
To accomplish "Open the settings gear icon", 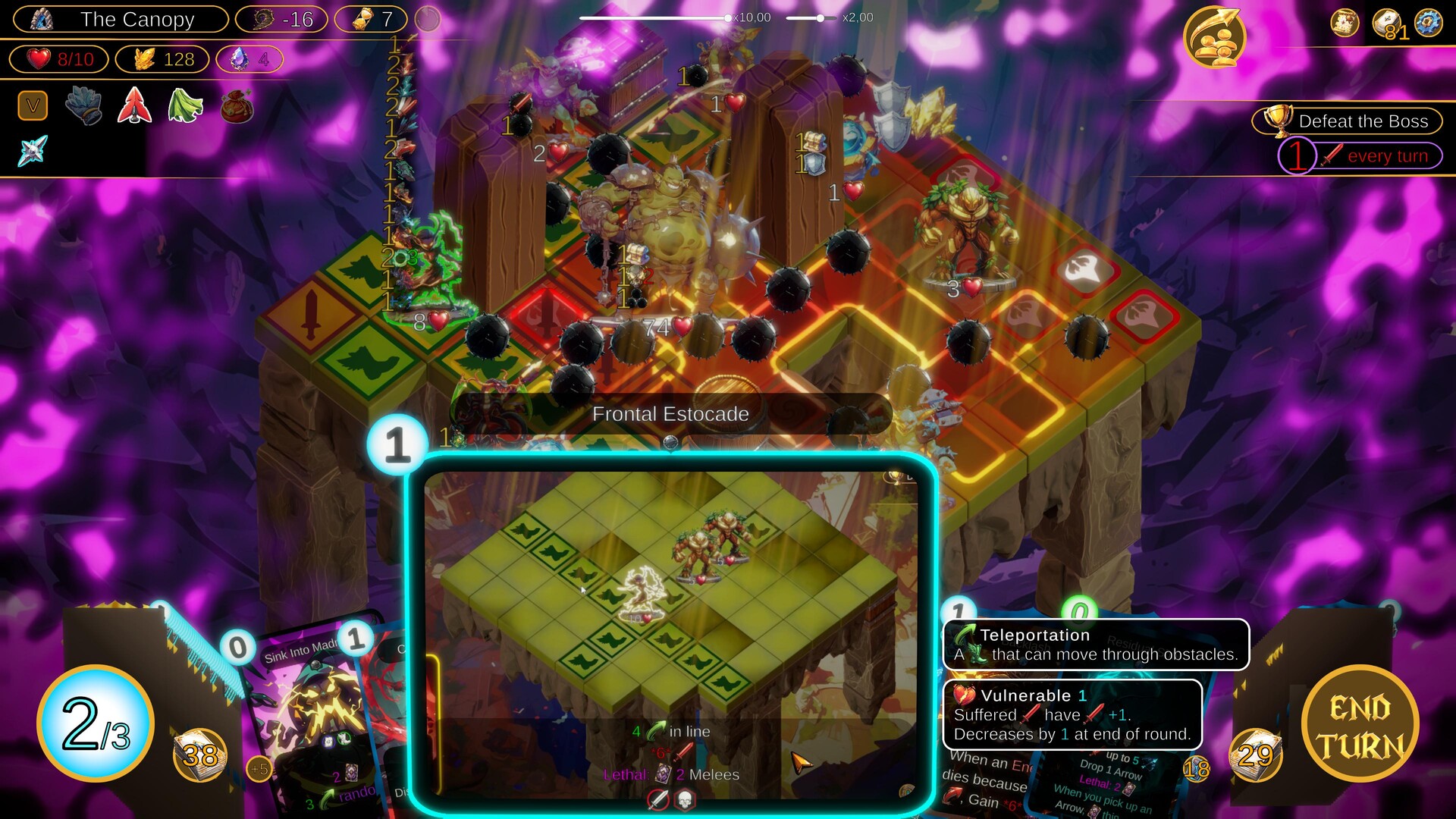I will pos(1427,23).
